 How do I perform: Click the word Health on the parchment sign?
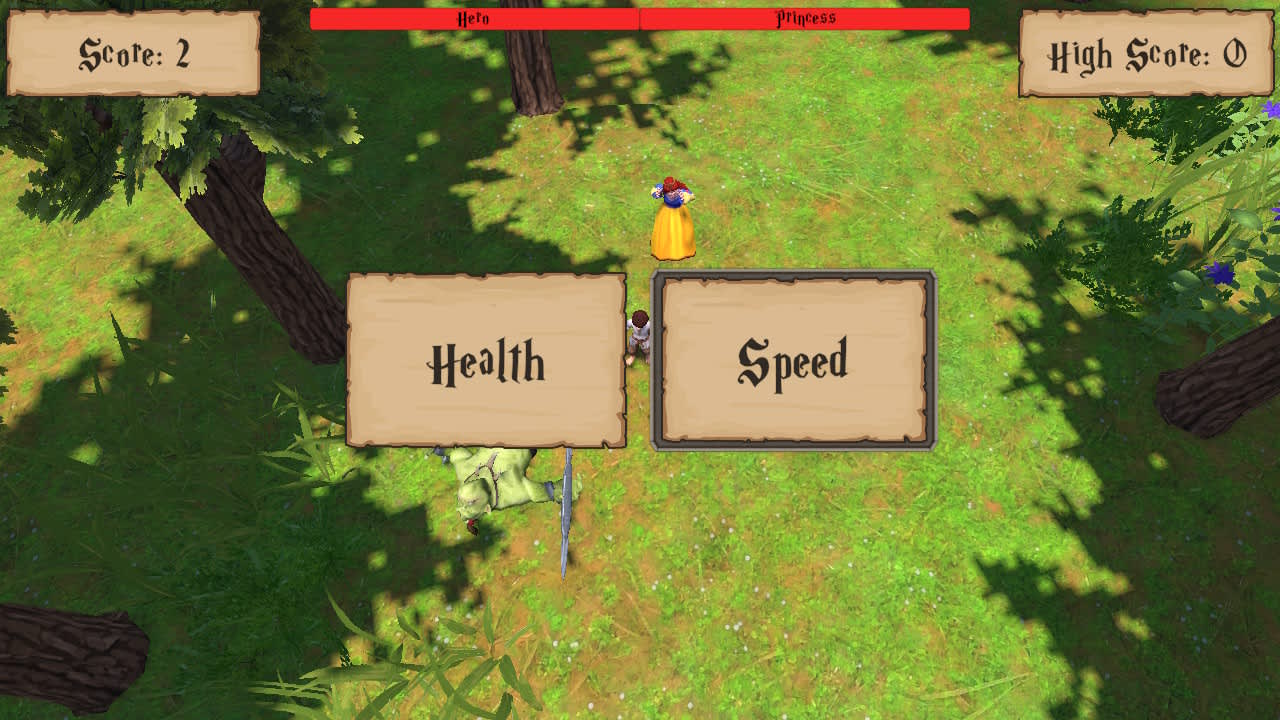pyautogui.click(x=487, y=362)
